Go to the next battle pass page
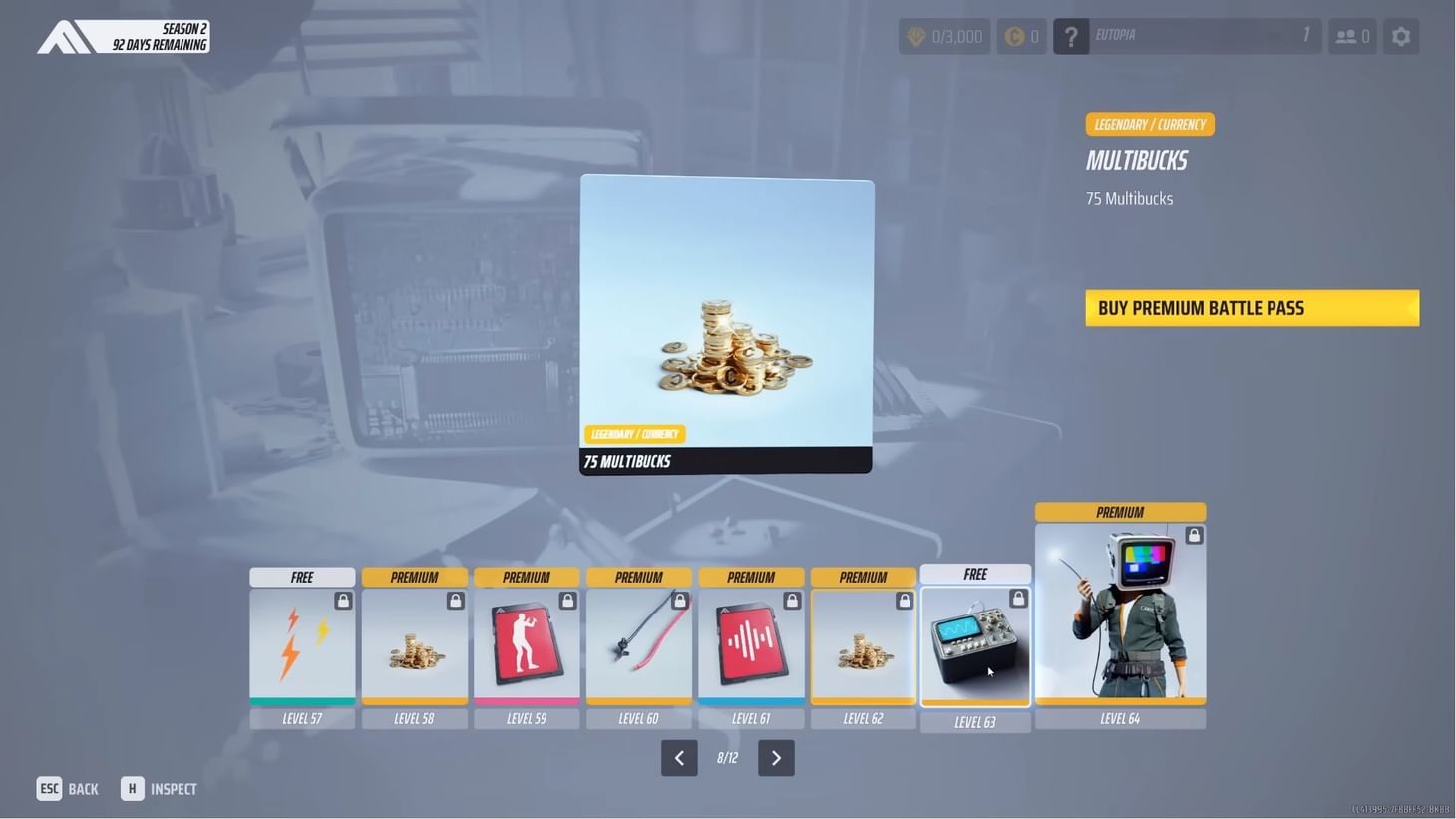 pos(776,758)
